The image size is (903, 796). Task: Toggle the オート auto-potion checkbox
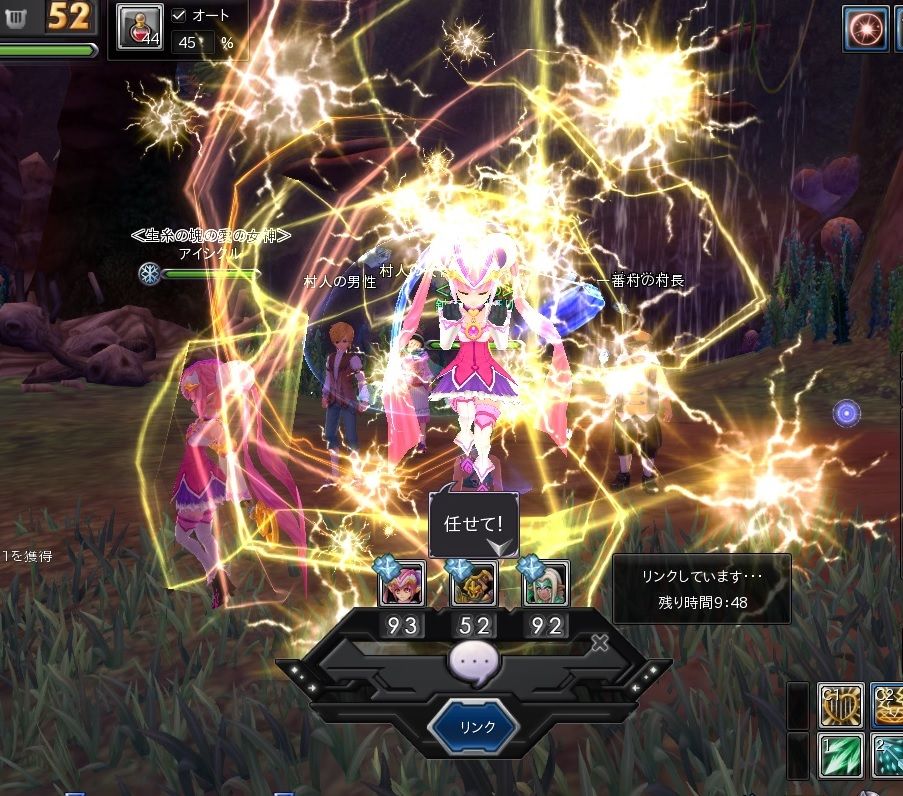coord(179,15)
